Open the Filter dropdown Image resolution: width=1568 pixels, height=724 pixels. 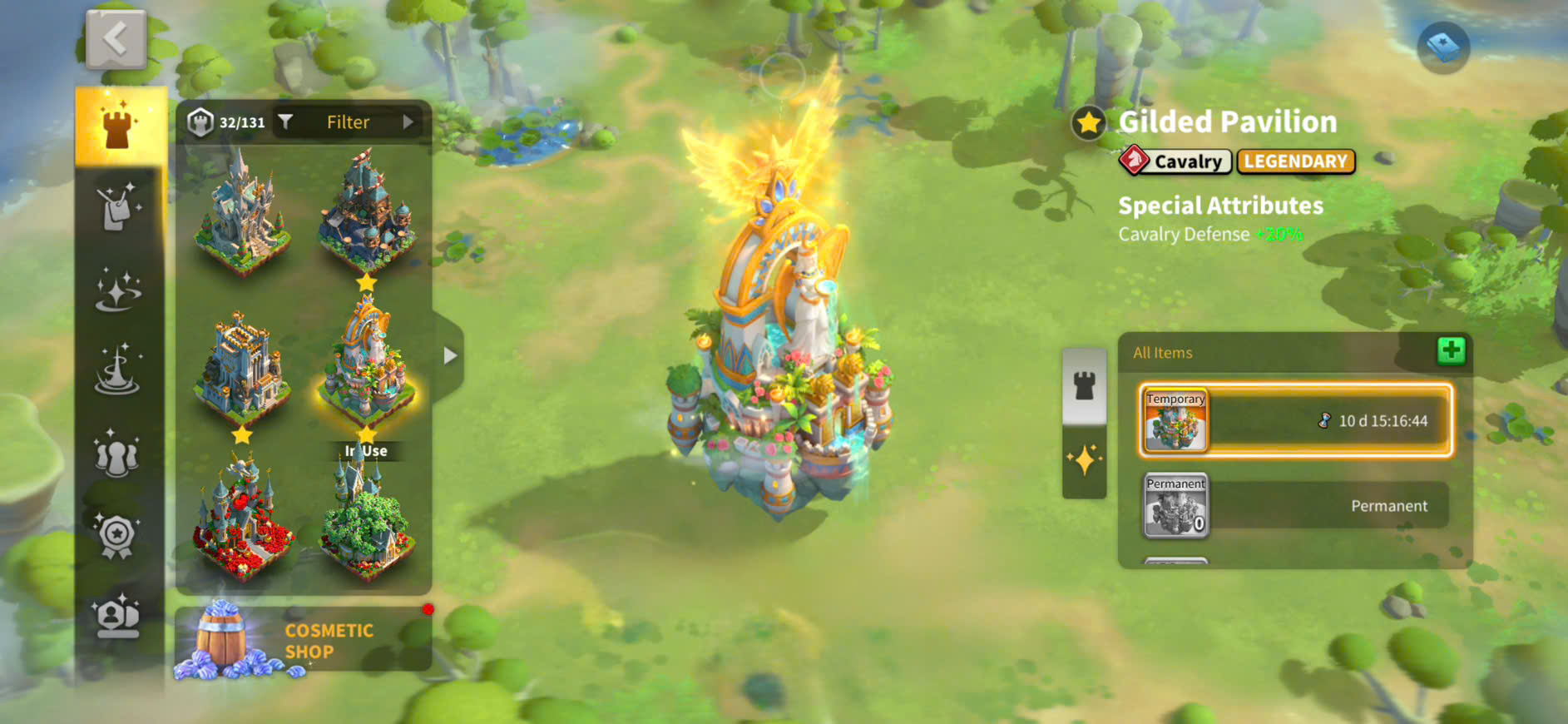tap(348, 122)
